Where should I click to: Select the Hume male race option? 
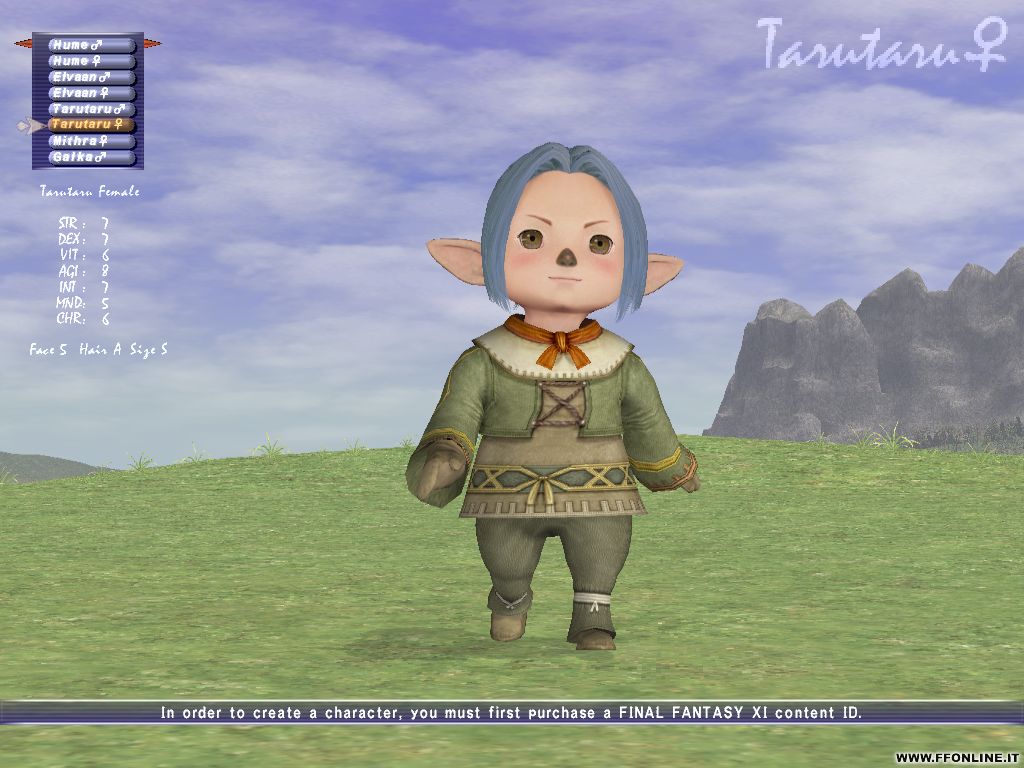tap(91, 45)
